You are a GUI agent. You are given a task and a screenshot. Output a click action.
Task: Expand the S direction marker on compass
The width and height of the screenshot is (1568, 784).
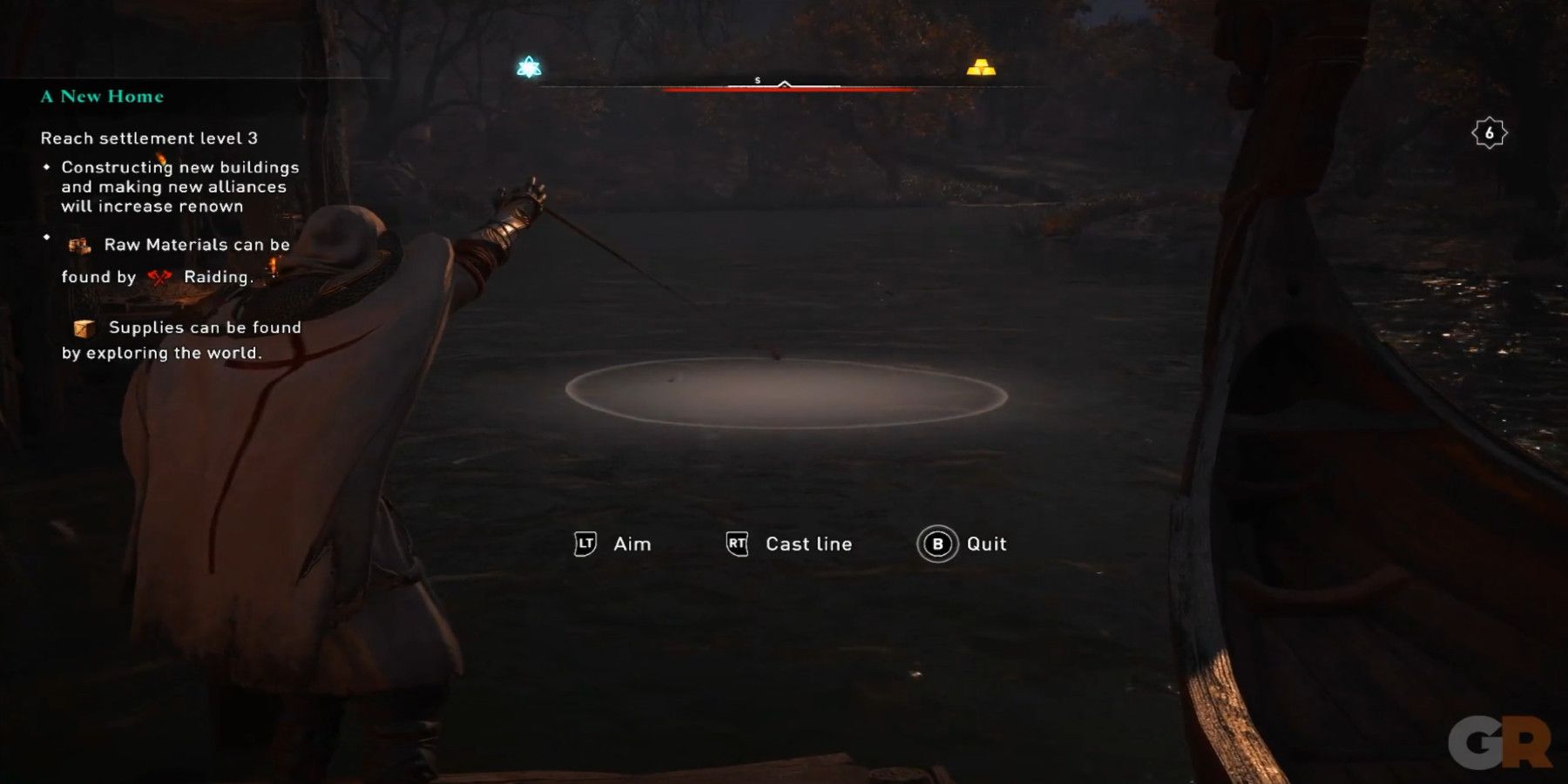click(x=757, y=78)
